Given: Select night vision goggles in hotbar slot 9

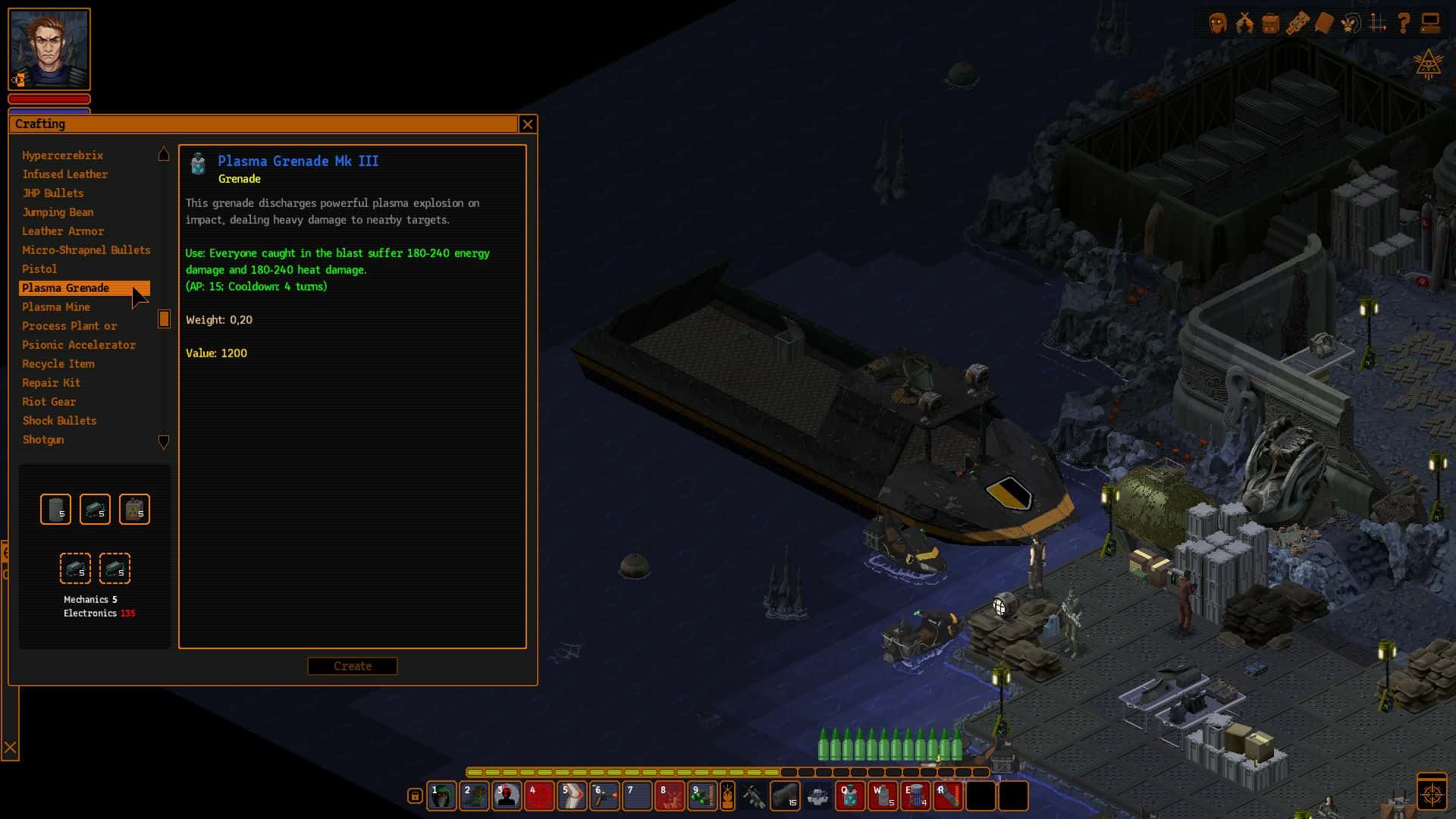Looking at the screenshot, I should [x=701, y=796].
